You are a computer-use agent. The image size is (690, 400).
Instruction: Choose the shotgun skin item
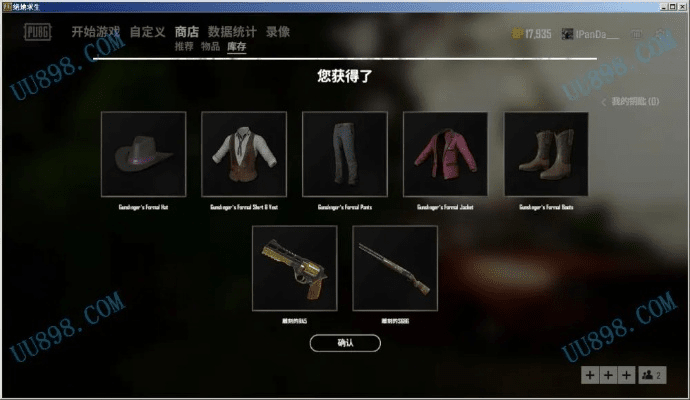tap(395, 267)
